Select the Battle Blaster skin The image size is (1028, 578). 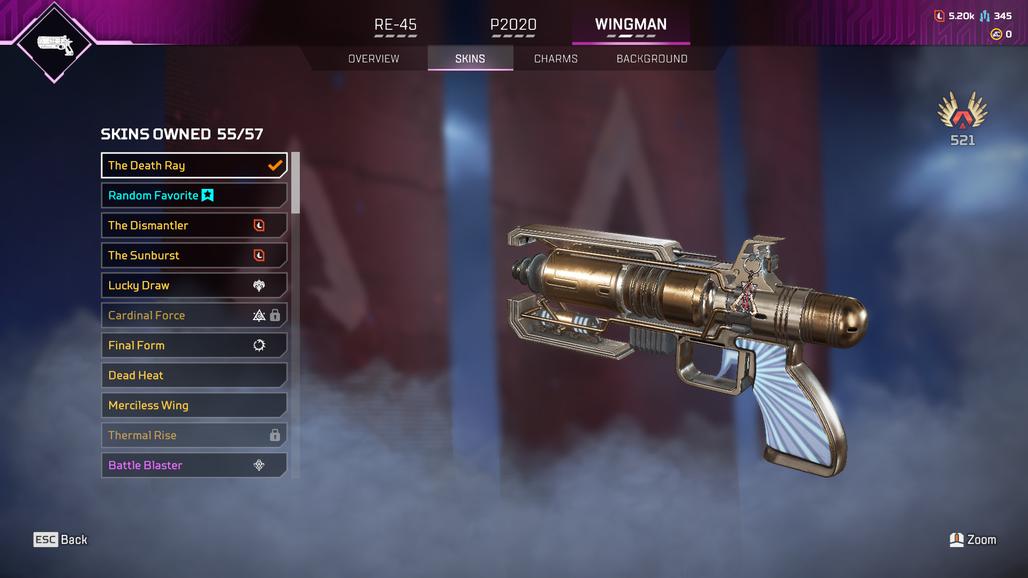pyautogui.click(x=194, y=466)
